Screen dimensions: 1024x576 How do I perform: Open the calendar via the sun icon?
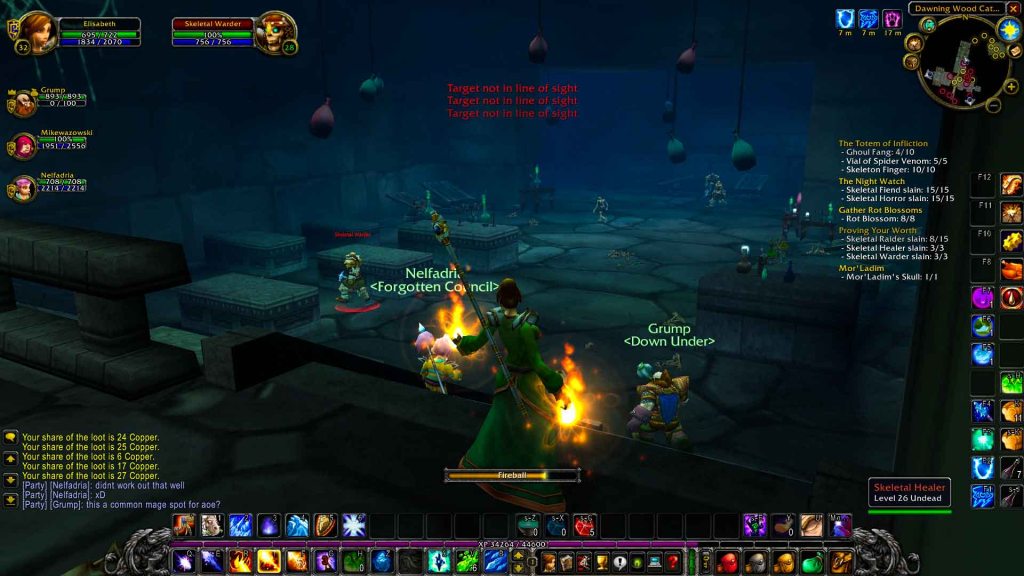1008,29
